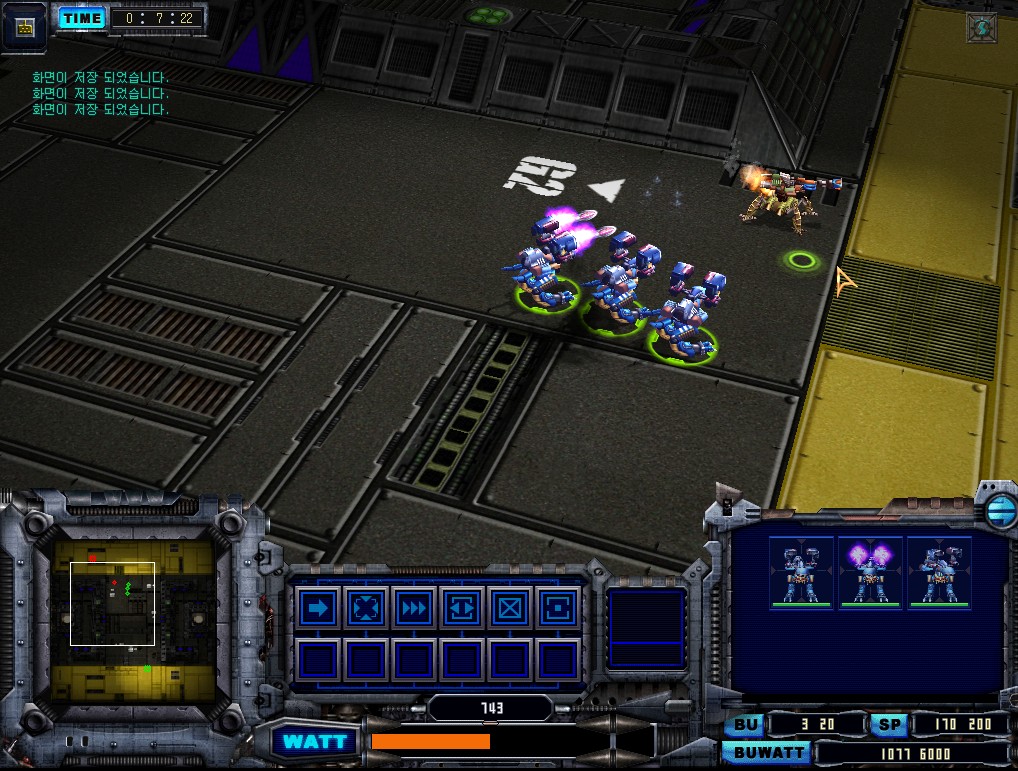Choose the third mech unit portrait
1018x771 pixels.
(939, 572)
